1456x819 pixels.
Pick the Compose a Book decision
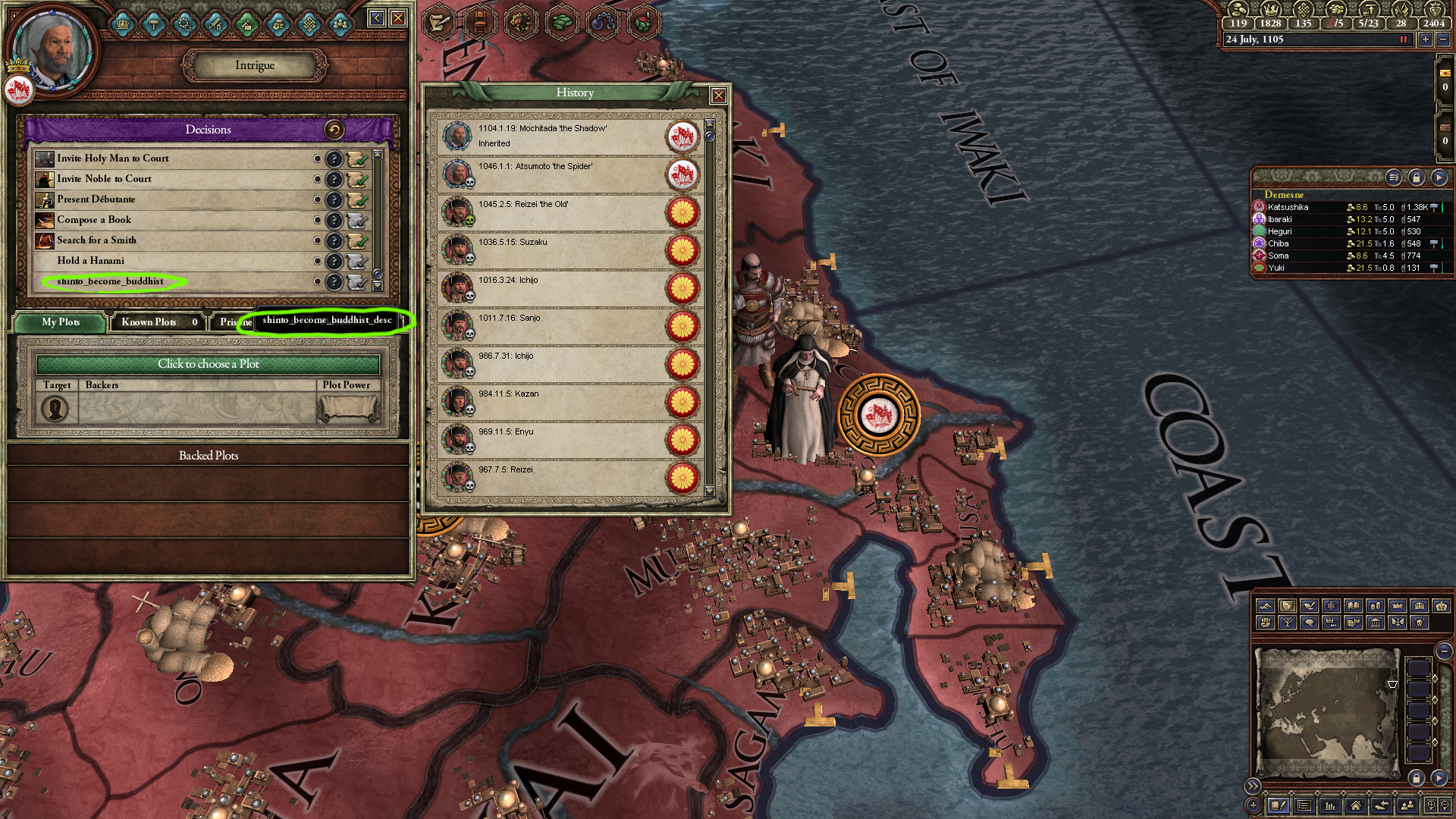click(94, 220)
